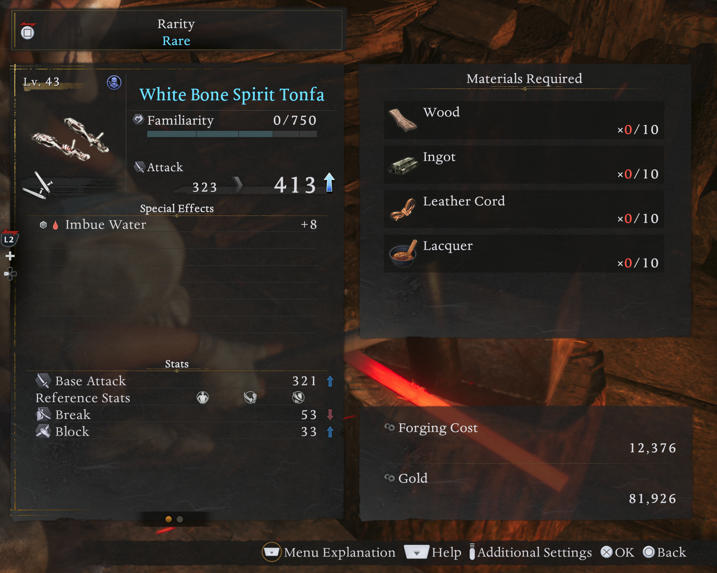
Task: Choose the Leather Cord material row
Action: [x=524, y=209]
